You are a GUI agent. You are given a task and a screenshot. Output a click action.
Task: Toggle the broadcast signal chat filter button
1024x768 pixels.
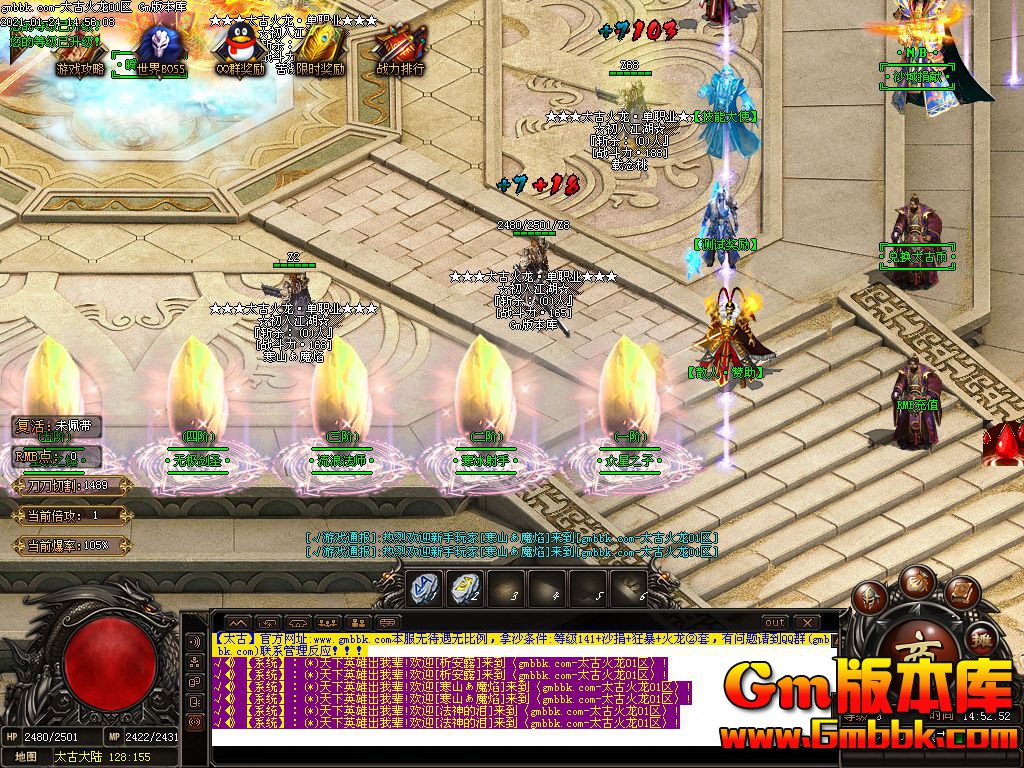[x=195, y=720]
